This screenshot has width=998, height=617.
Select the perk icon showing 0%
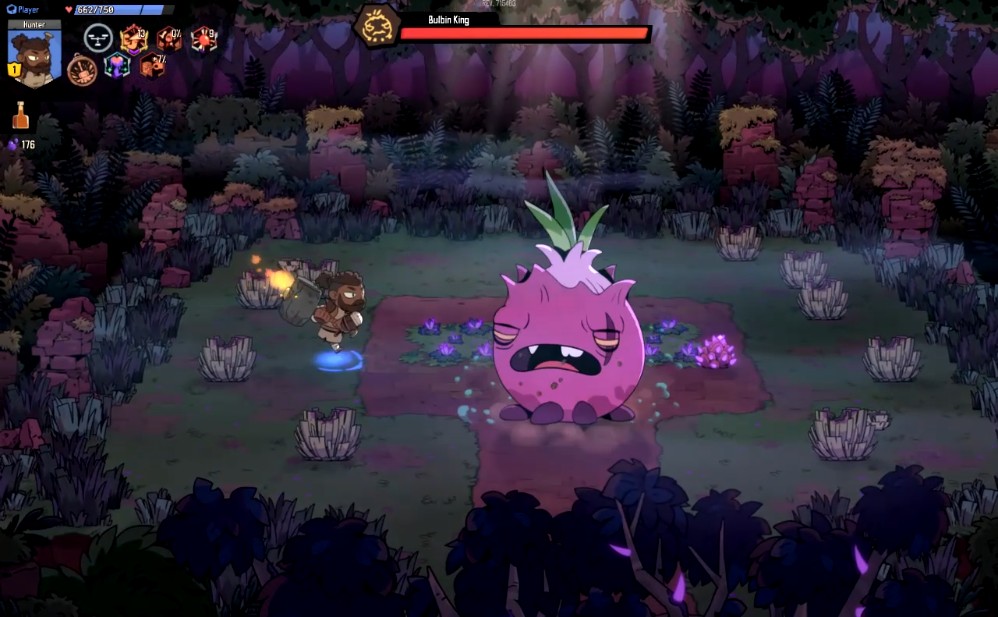[x=169, y=39]
